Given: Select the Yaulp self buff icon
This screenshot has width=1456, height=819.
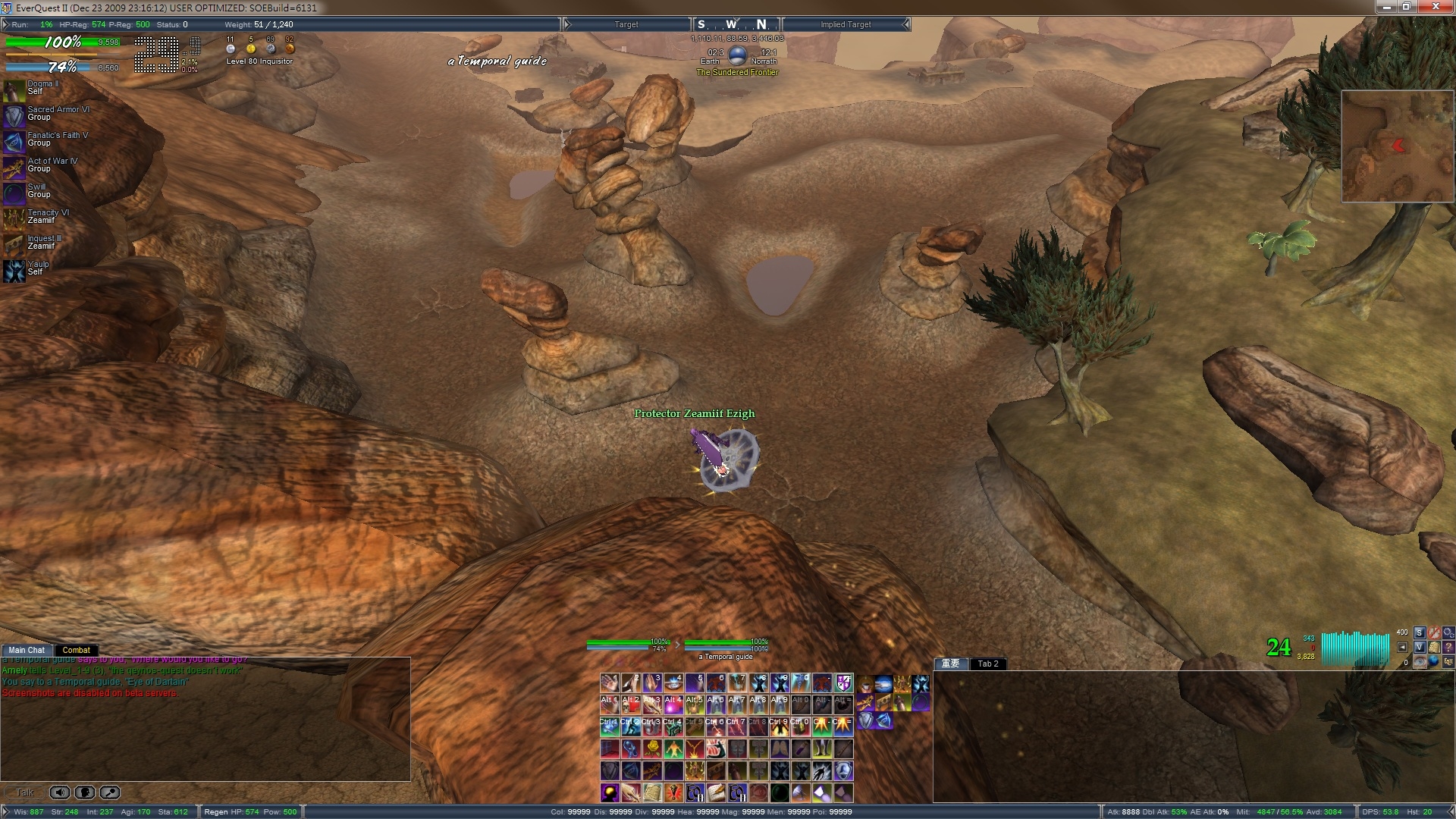Looking at the screenshot, I should [x=14, y=270].
